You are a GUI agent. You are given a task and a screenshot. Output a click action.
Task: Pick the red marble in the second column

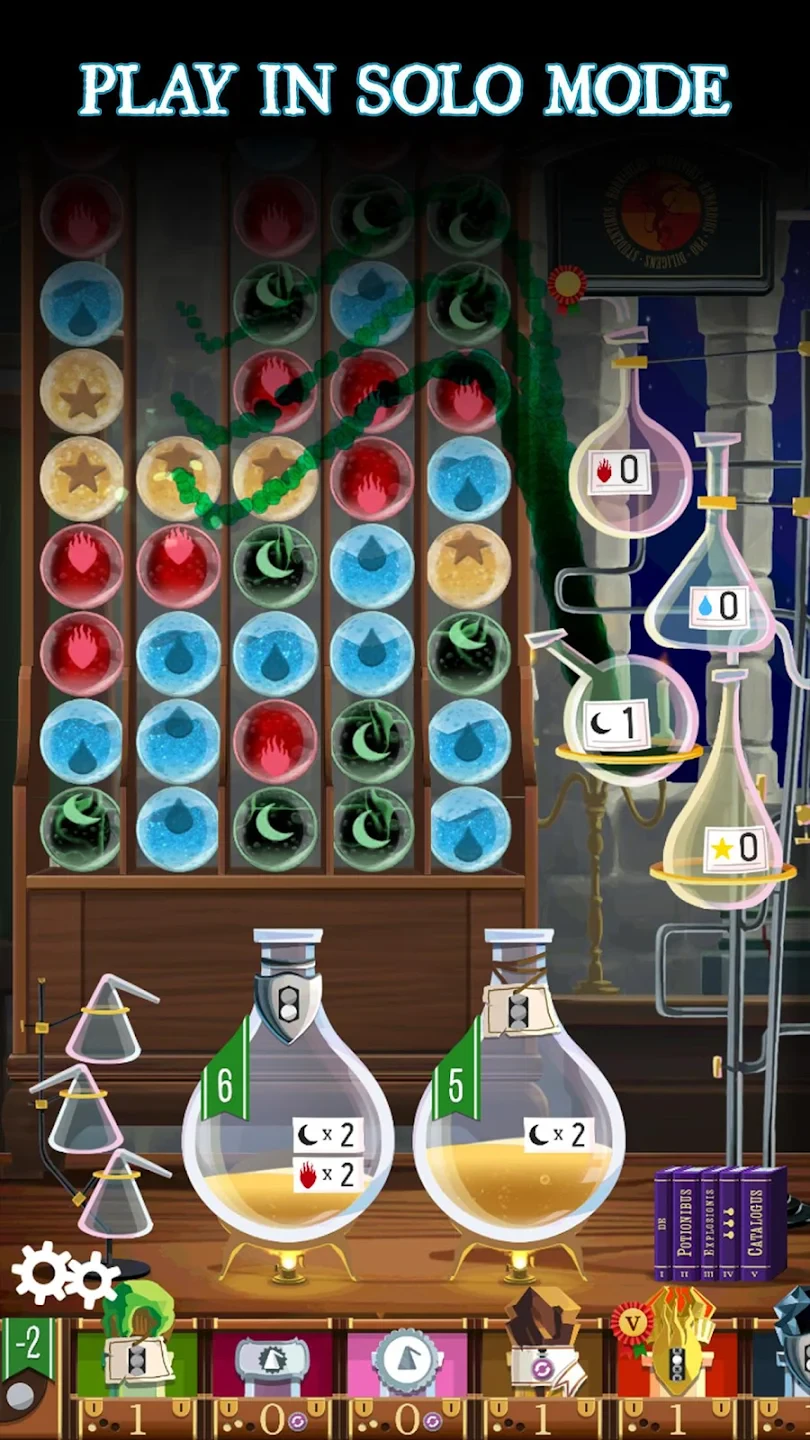[178, 566]
